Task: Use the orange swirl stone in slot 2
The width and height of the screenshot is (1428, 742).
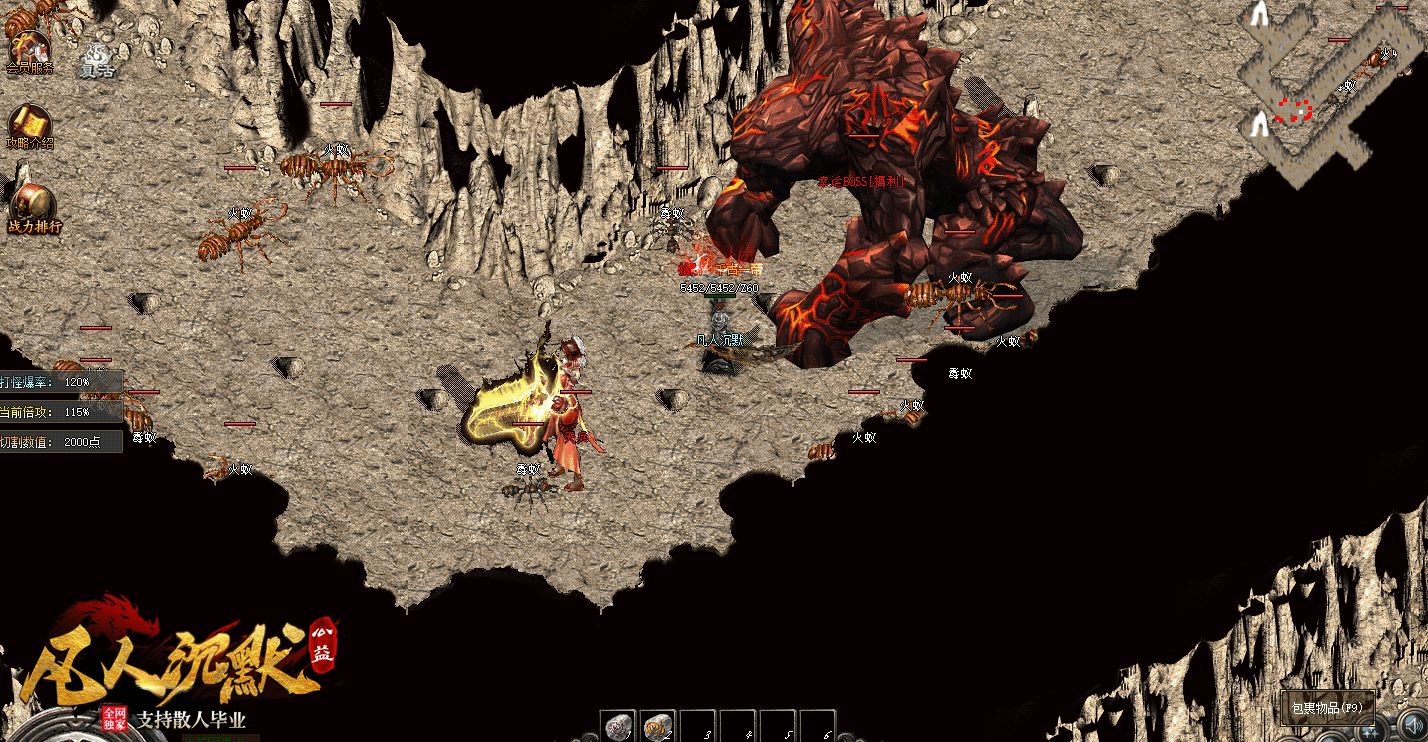Action: pyautogui.click(x=657, y=726)
